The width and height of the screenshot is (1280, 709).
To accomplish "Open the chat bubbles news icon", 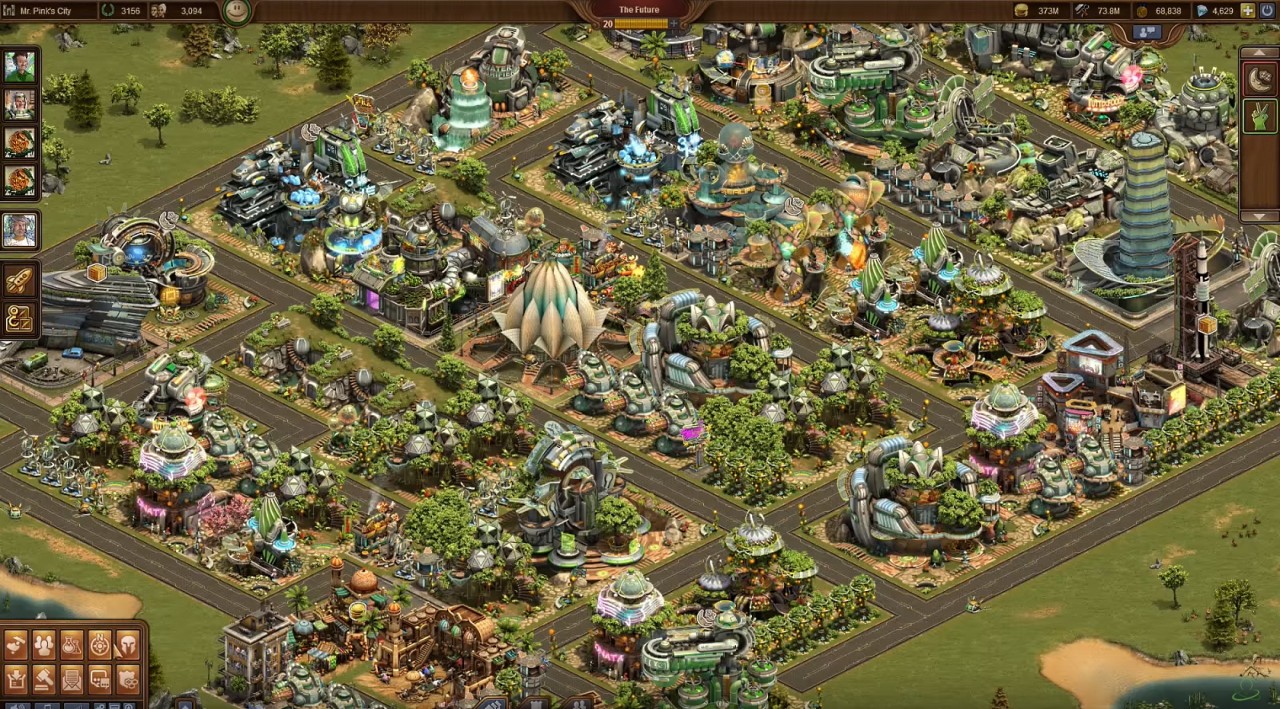I will pos(100,680).
